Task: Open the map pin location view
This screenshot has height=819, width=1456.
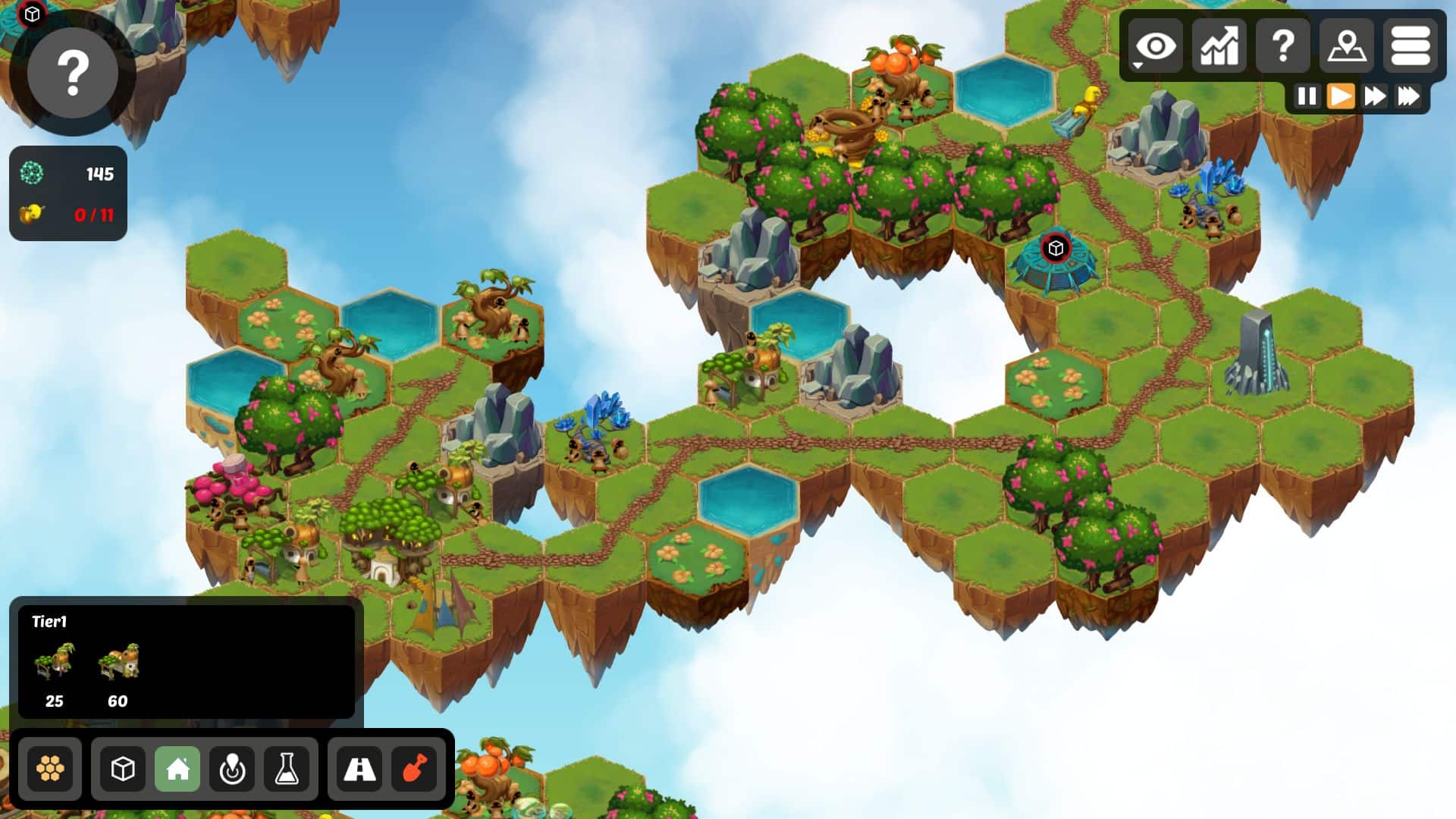Action: tap(1346, 47)
